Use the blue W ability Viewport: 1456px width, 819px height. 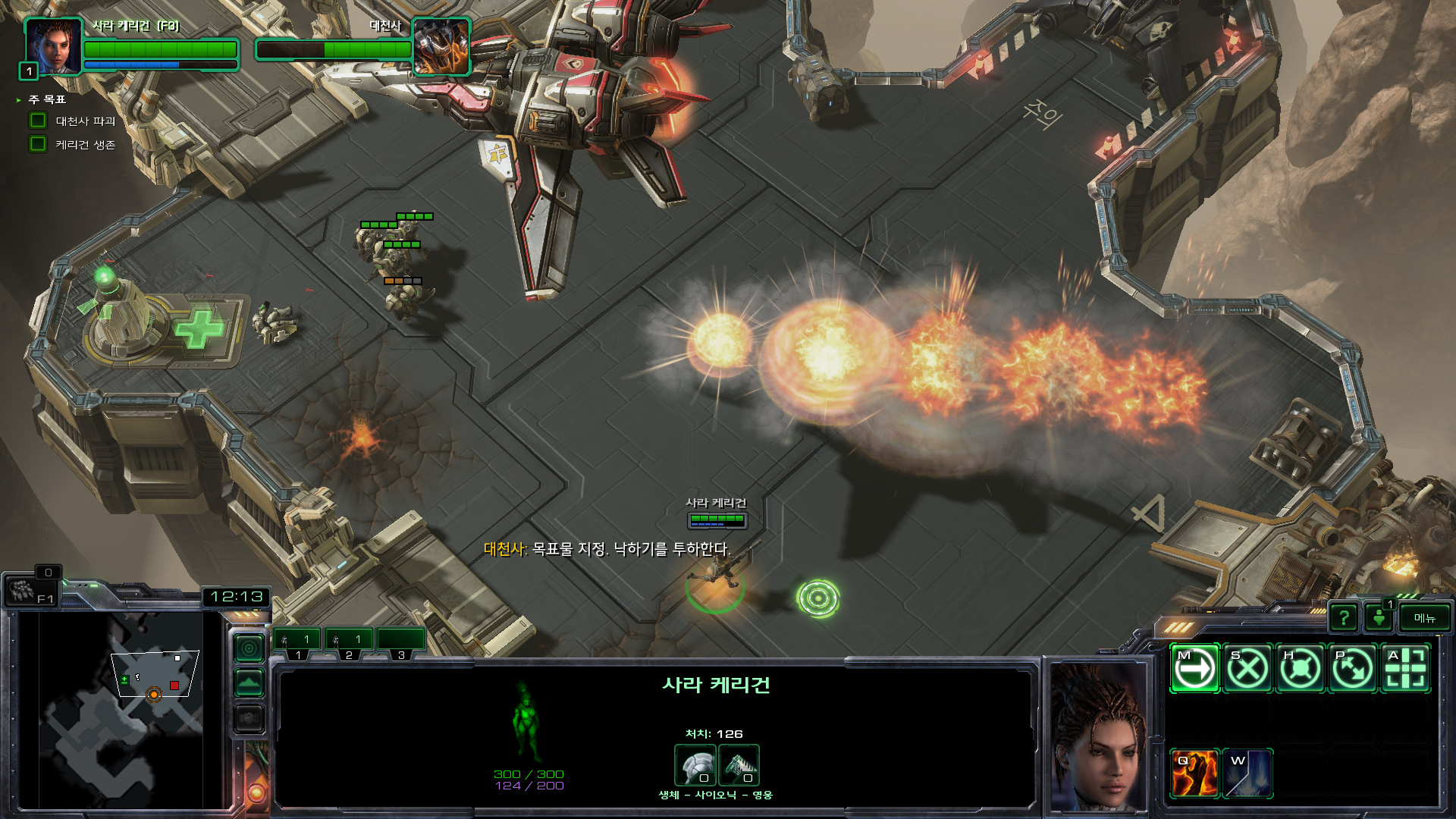1247,773
